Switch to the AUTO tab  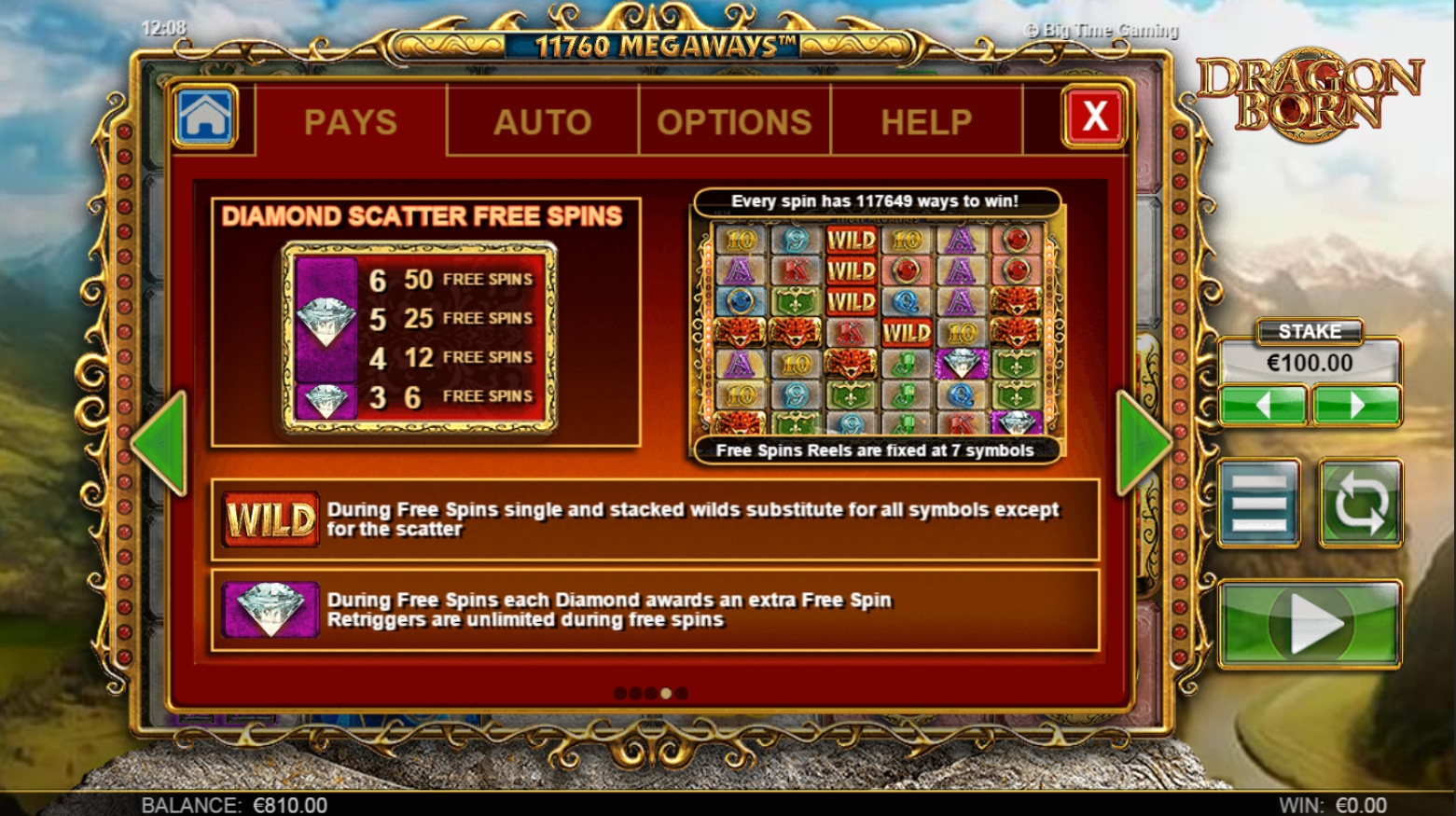tap(542, 122)
